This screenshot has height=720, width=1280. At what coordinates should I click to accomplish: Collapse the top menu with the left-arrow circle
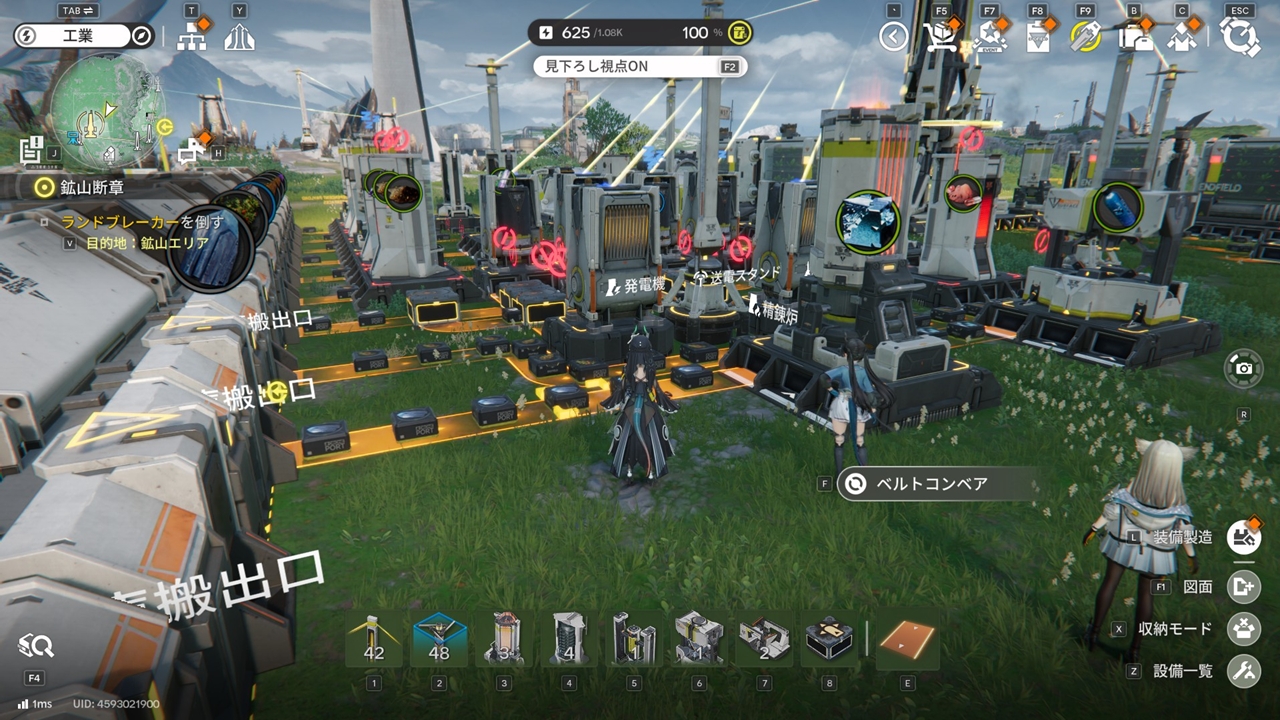[893, 38]
